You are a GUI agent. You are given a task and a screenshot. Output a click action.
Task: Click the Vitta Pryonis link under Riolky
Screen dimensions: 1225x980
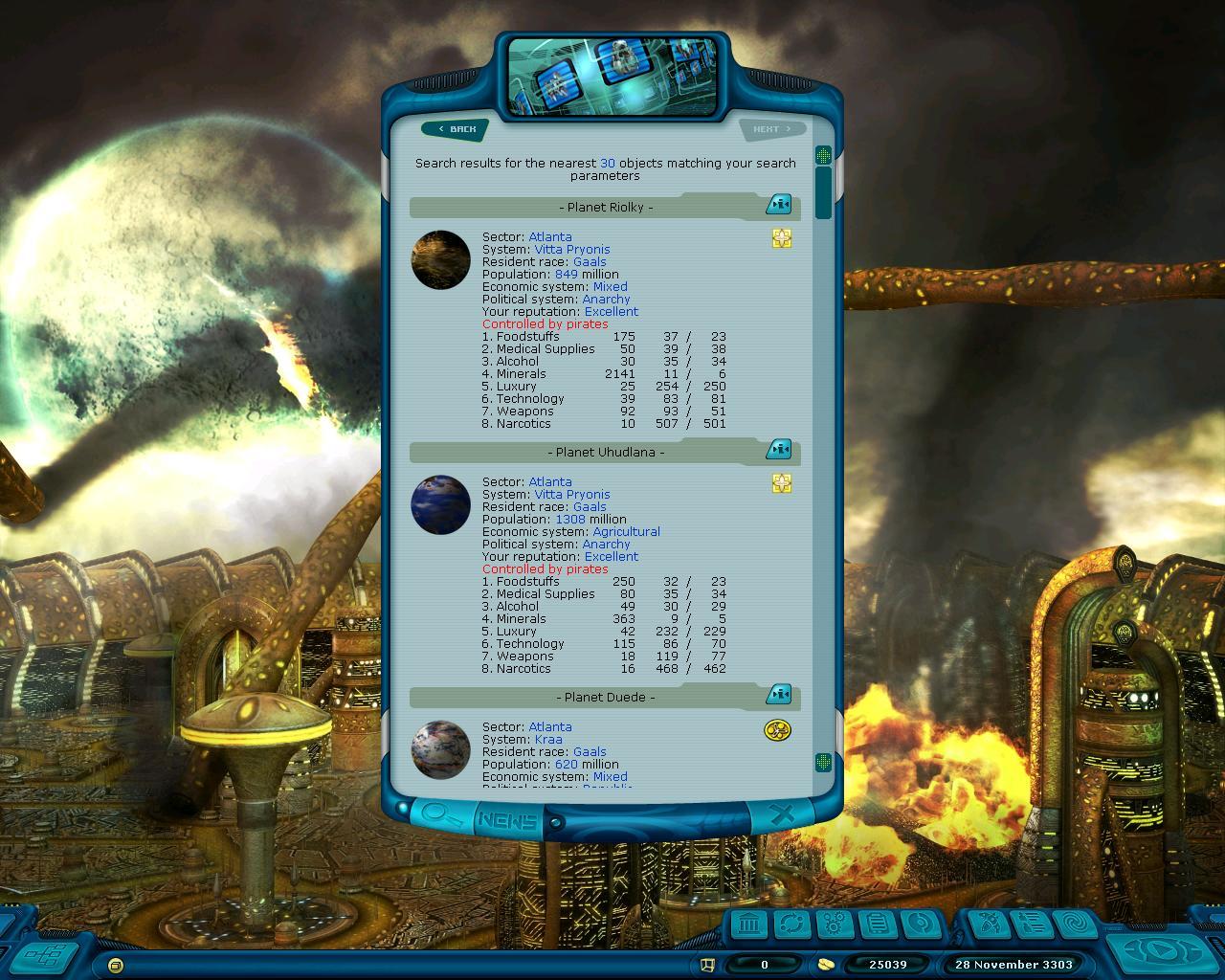pyautogui.click(x=571, y=250)
